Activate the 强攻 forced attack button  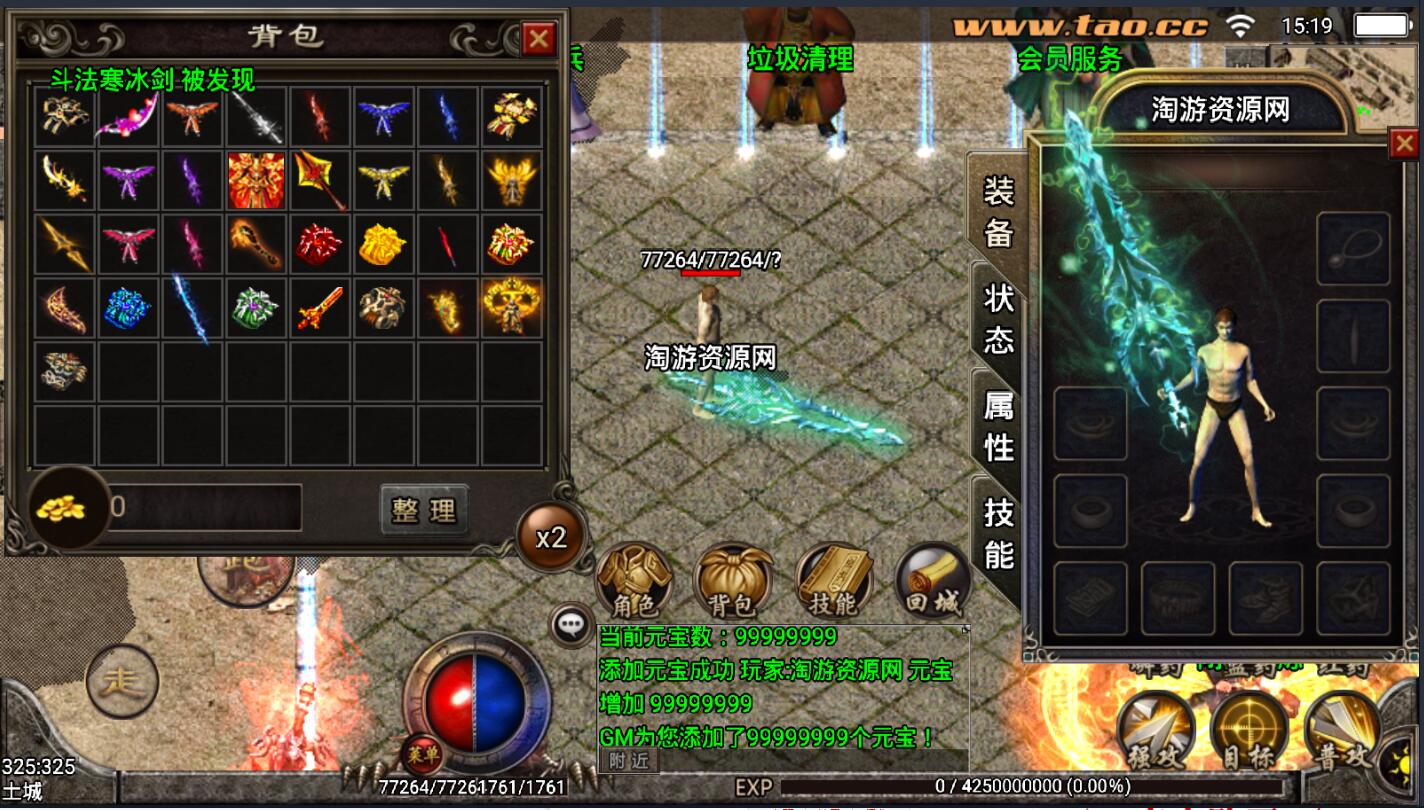[x=1155, y=732]
